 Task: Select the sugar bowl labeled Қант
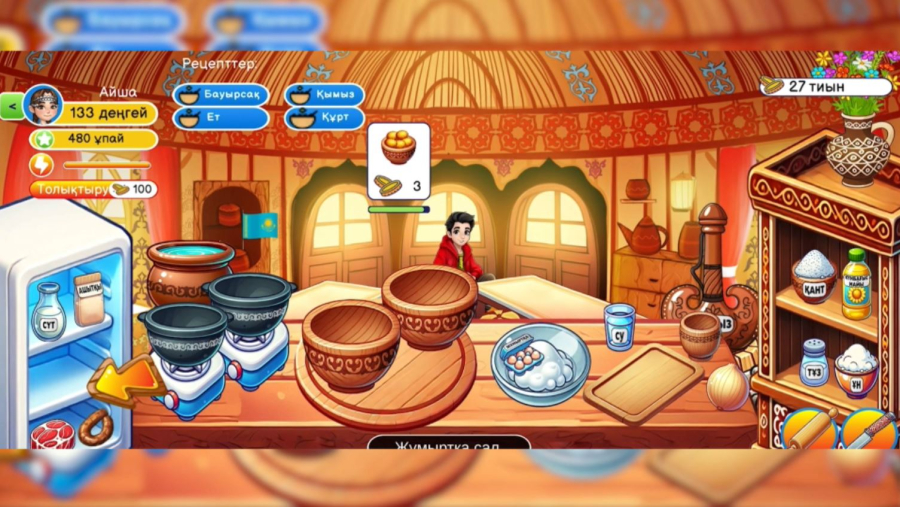(x=814, y=277)
